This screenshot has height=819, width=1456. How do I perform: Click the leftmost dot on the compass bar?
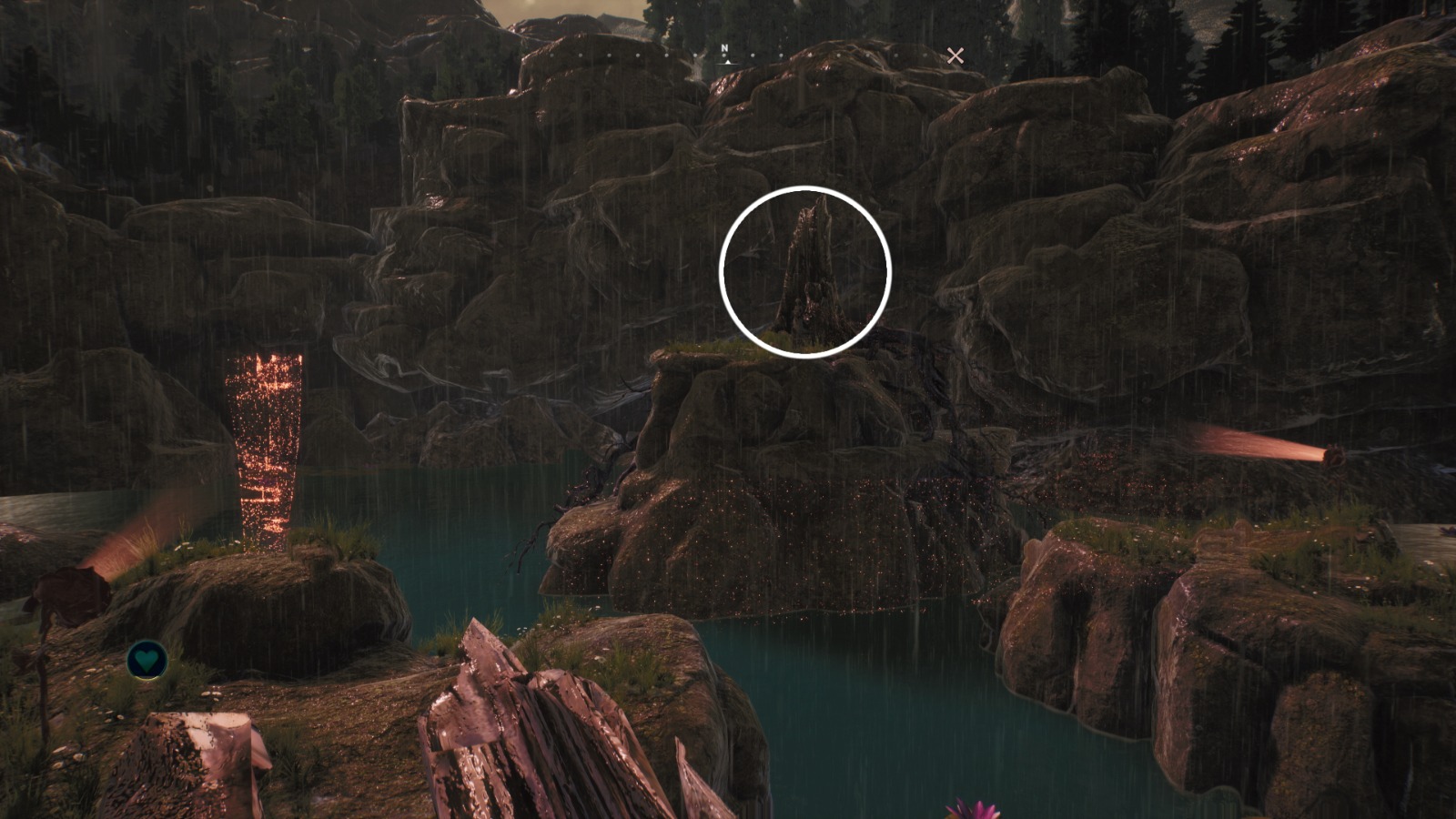coord(552,55)
